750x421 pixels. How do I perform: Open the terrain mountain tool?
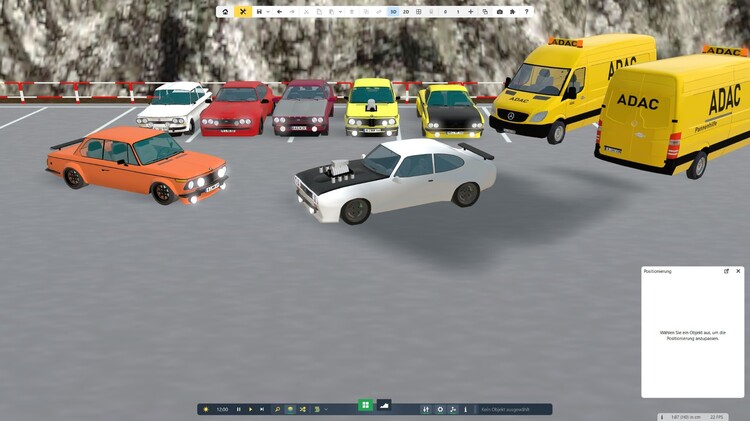[x=383, y=405]
